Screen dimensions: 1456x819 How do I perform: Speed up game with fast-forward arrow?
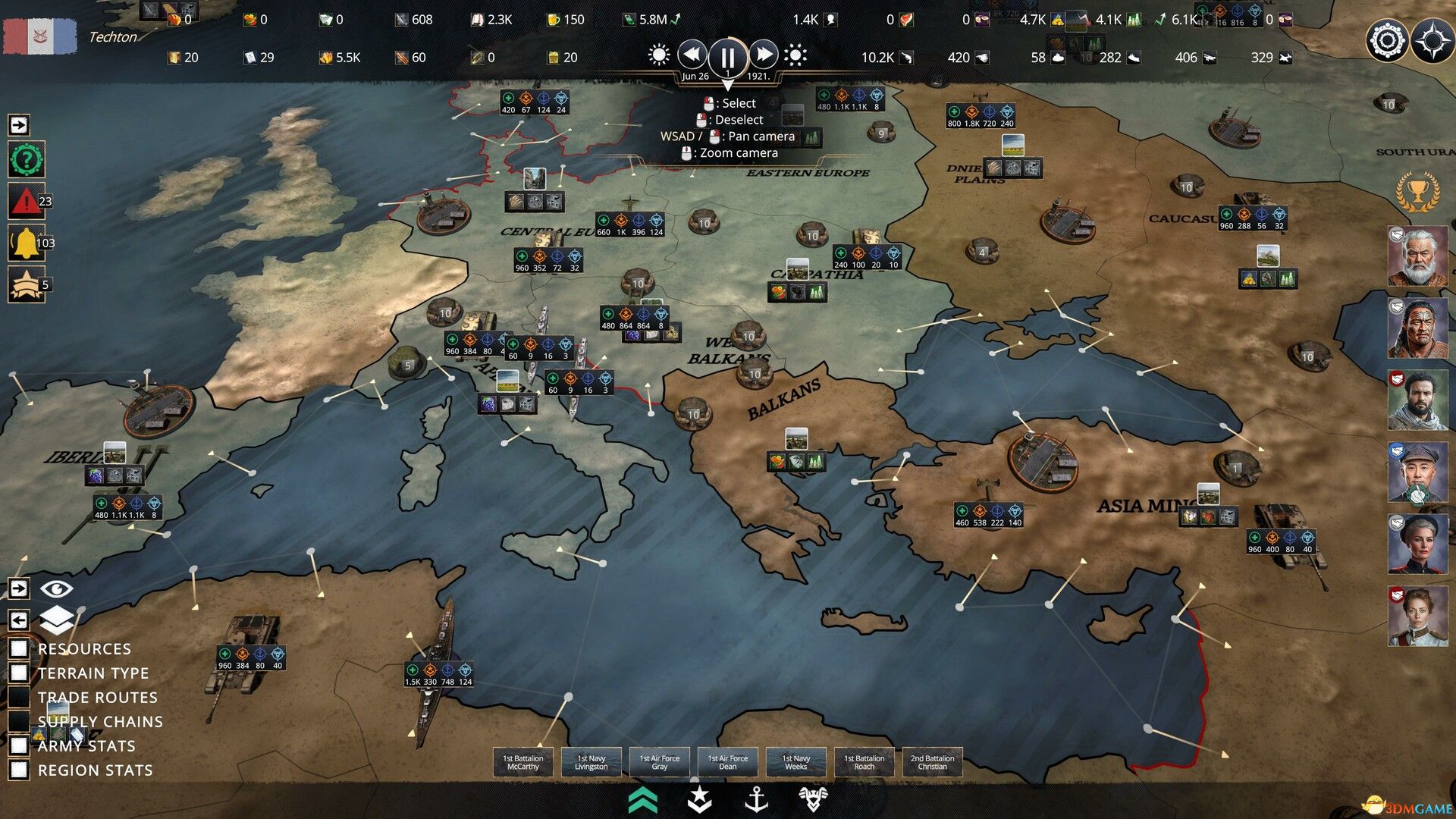[763, 55]
